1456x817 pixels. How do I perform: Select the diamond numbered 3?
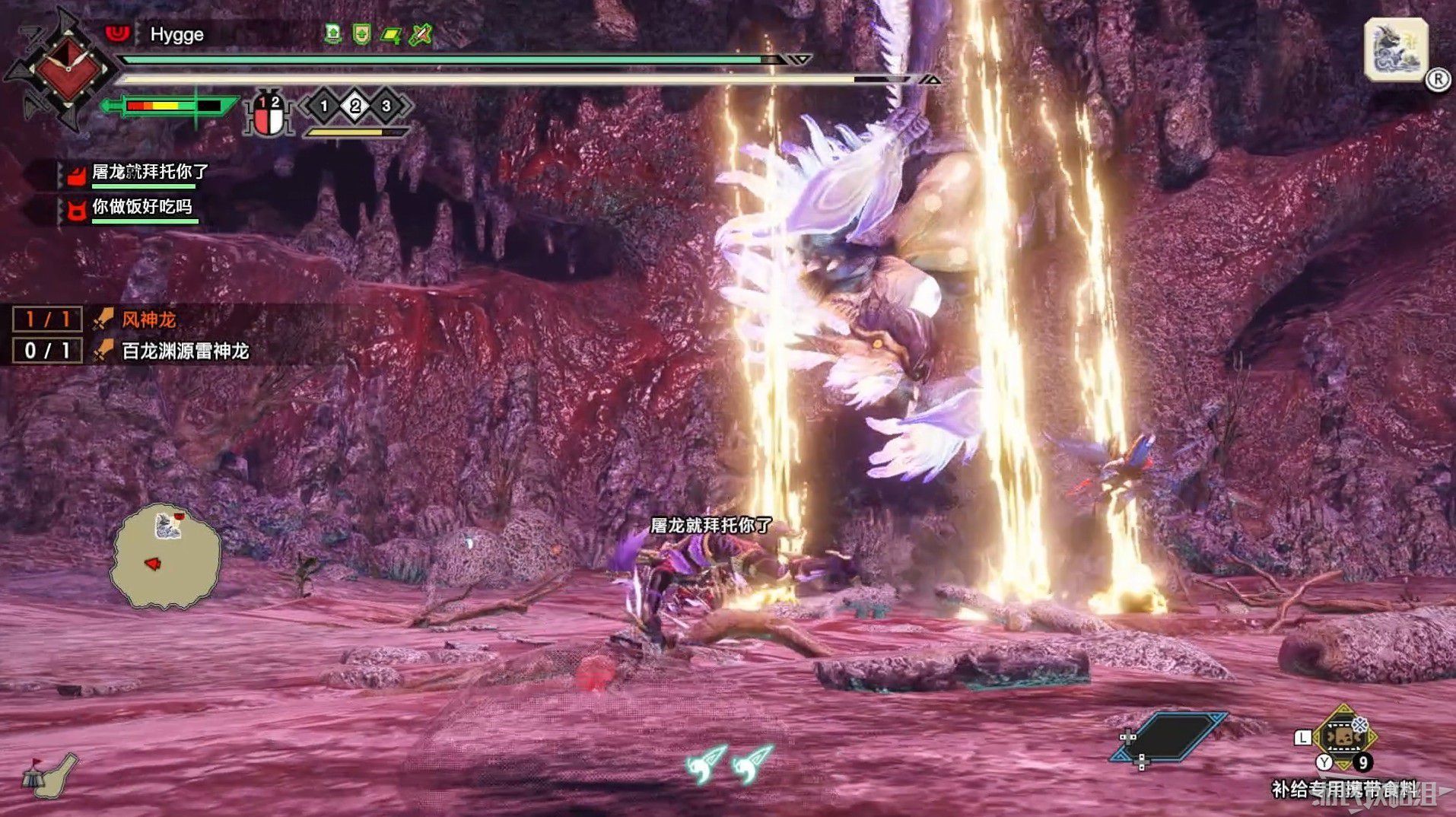point(386,106)
